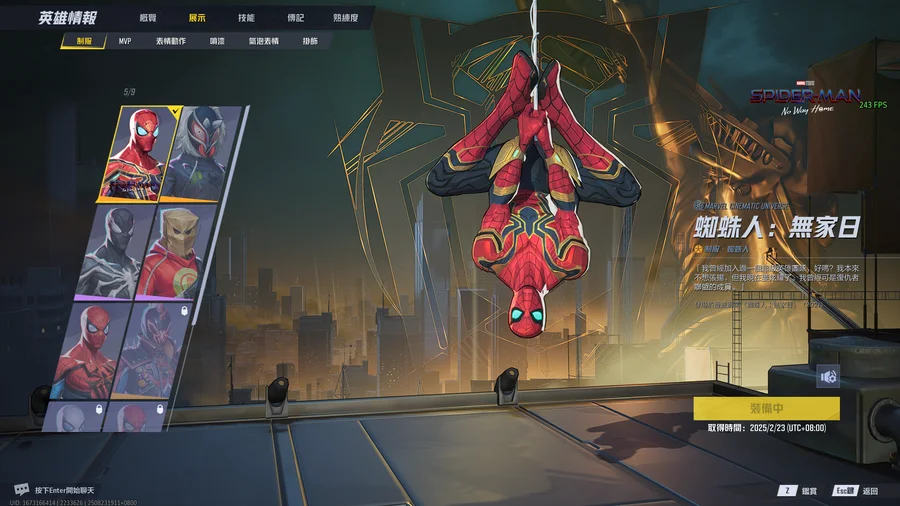Choose the white-haired masked costume
The image size is (900, 506).
pos(209,153)
